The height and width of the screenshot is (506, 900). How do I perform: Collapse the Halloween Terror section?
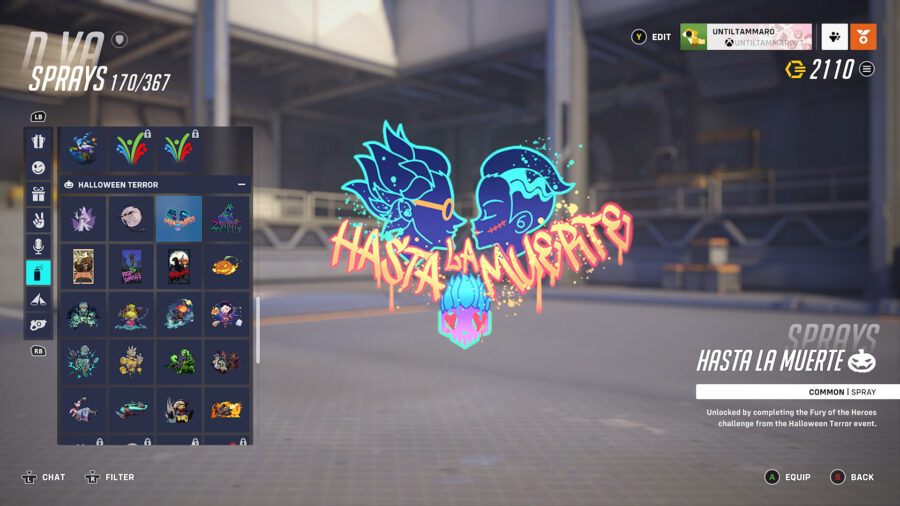[241, 185]
